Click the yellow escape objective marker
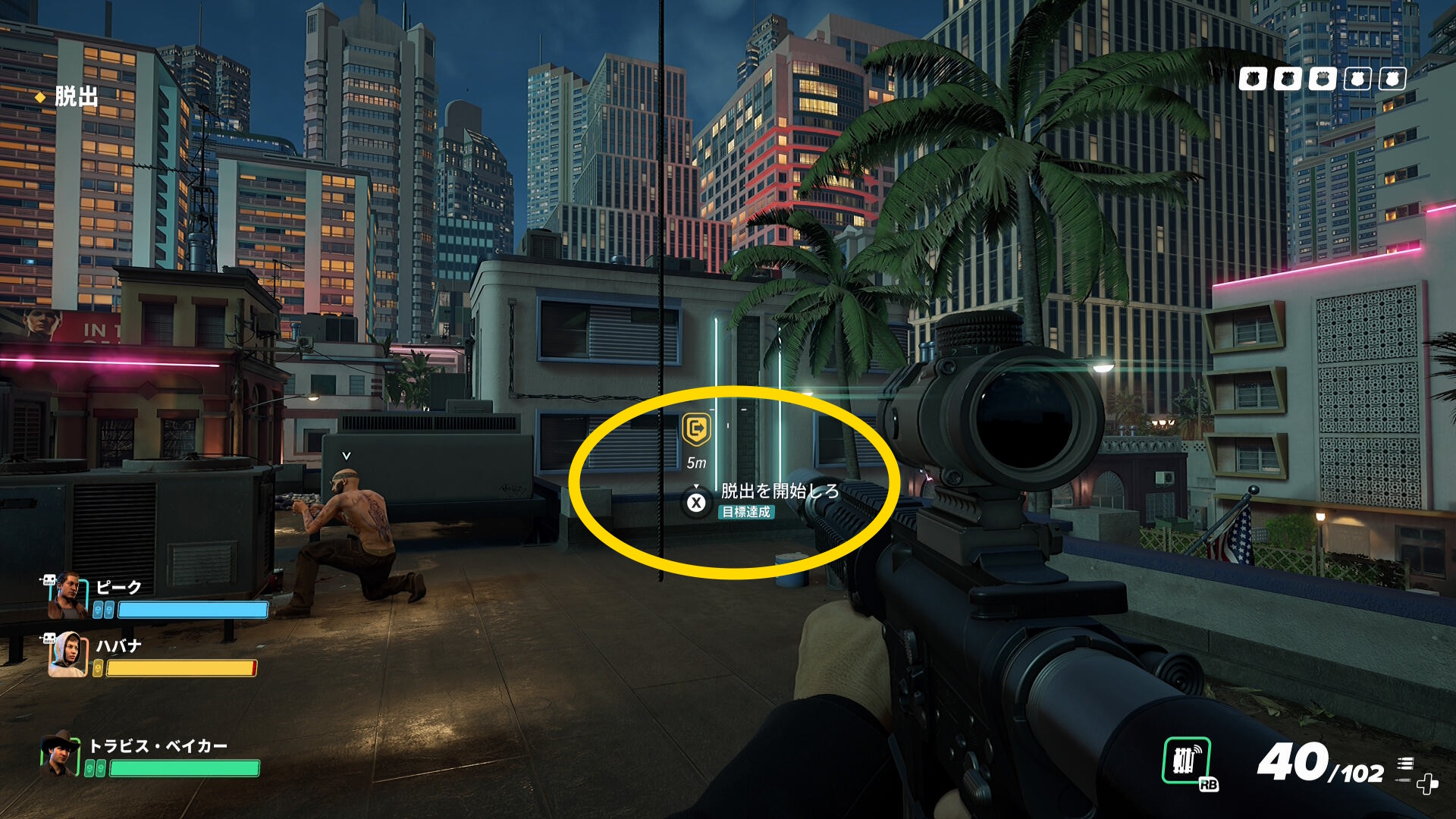This screenshot has width=1456, height=819. [695, 429]
